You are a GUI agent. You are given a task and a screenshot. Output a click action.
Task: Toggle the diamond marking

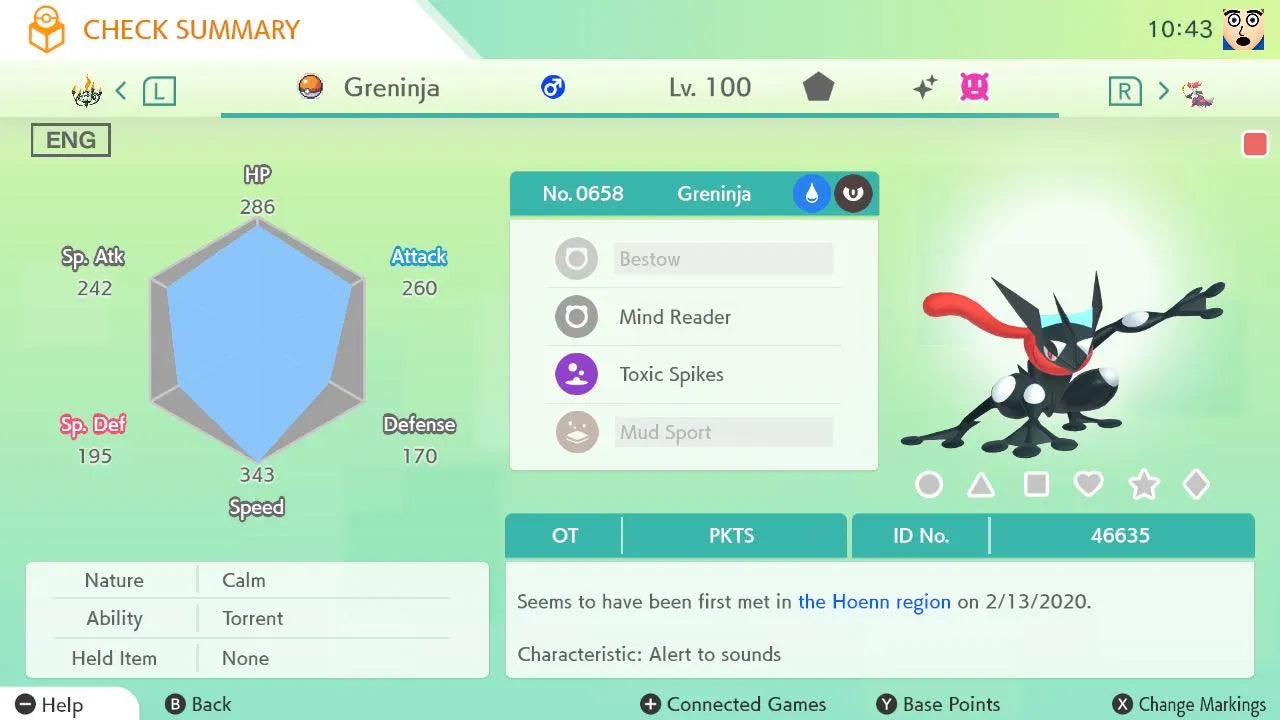[x=1196, y=485]
